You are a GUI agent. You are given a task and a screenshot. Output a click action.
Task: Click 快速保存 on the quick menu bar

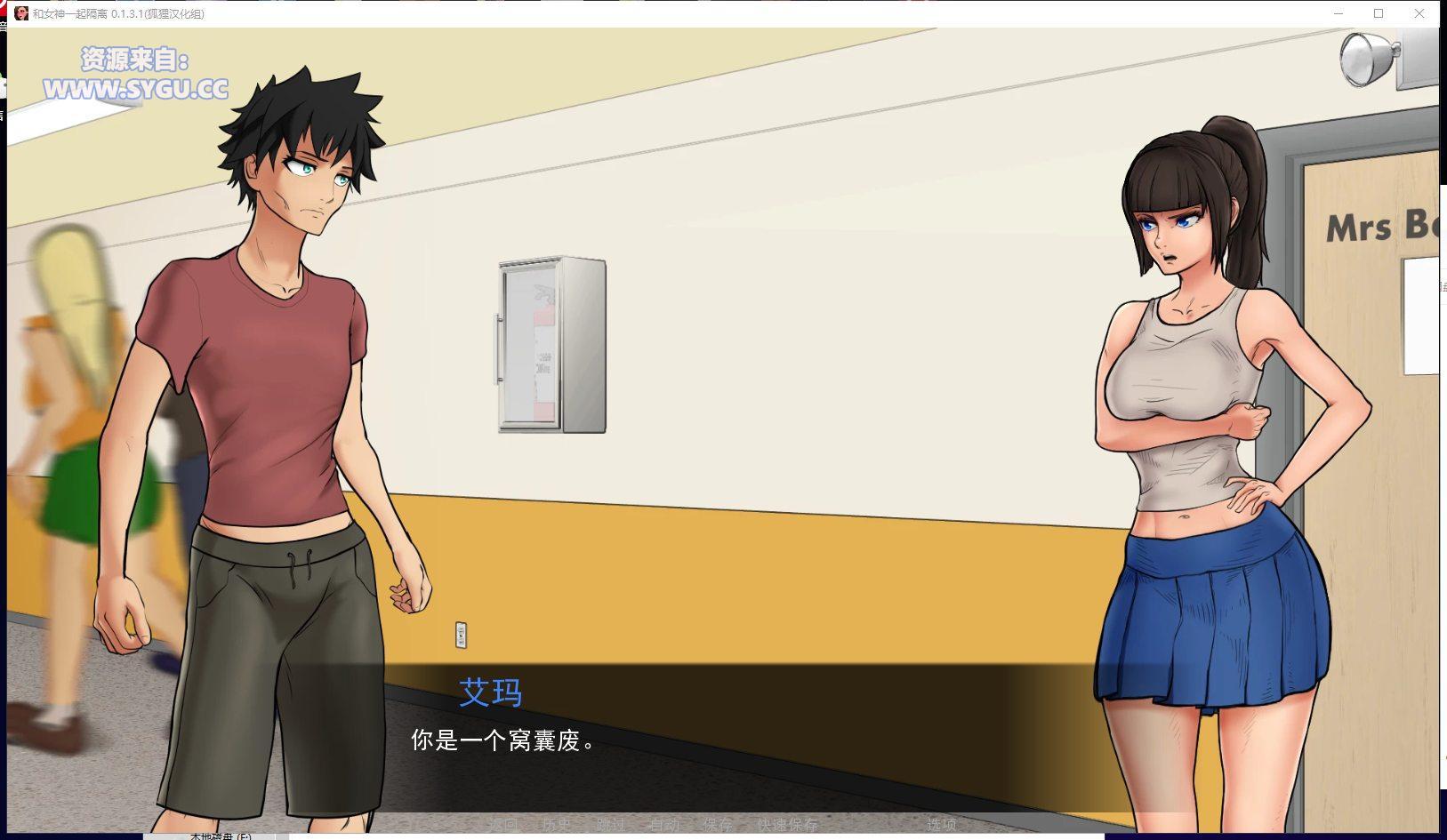(x=787, y=824)
